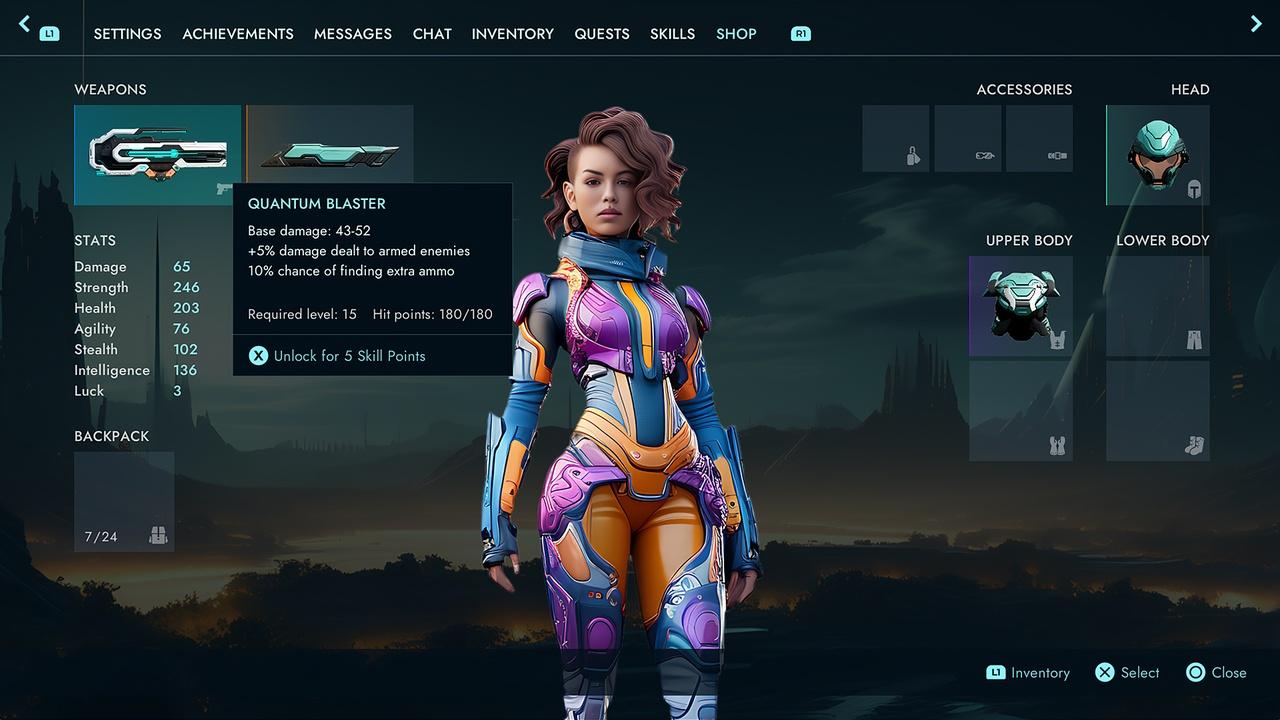Click the right arrow at top corner
This screenshot has height=720, width=1280.
pos(1256,24)
